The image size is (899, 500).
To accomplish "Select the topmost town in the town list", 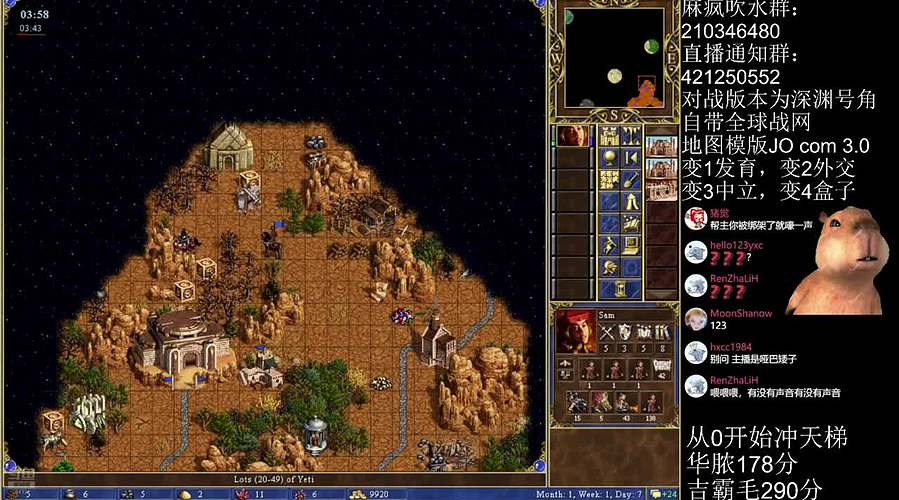I will 660,146.
